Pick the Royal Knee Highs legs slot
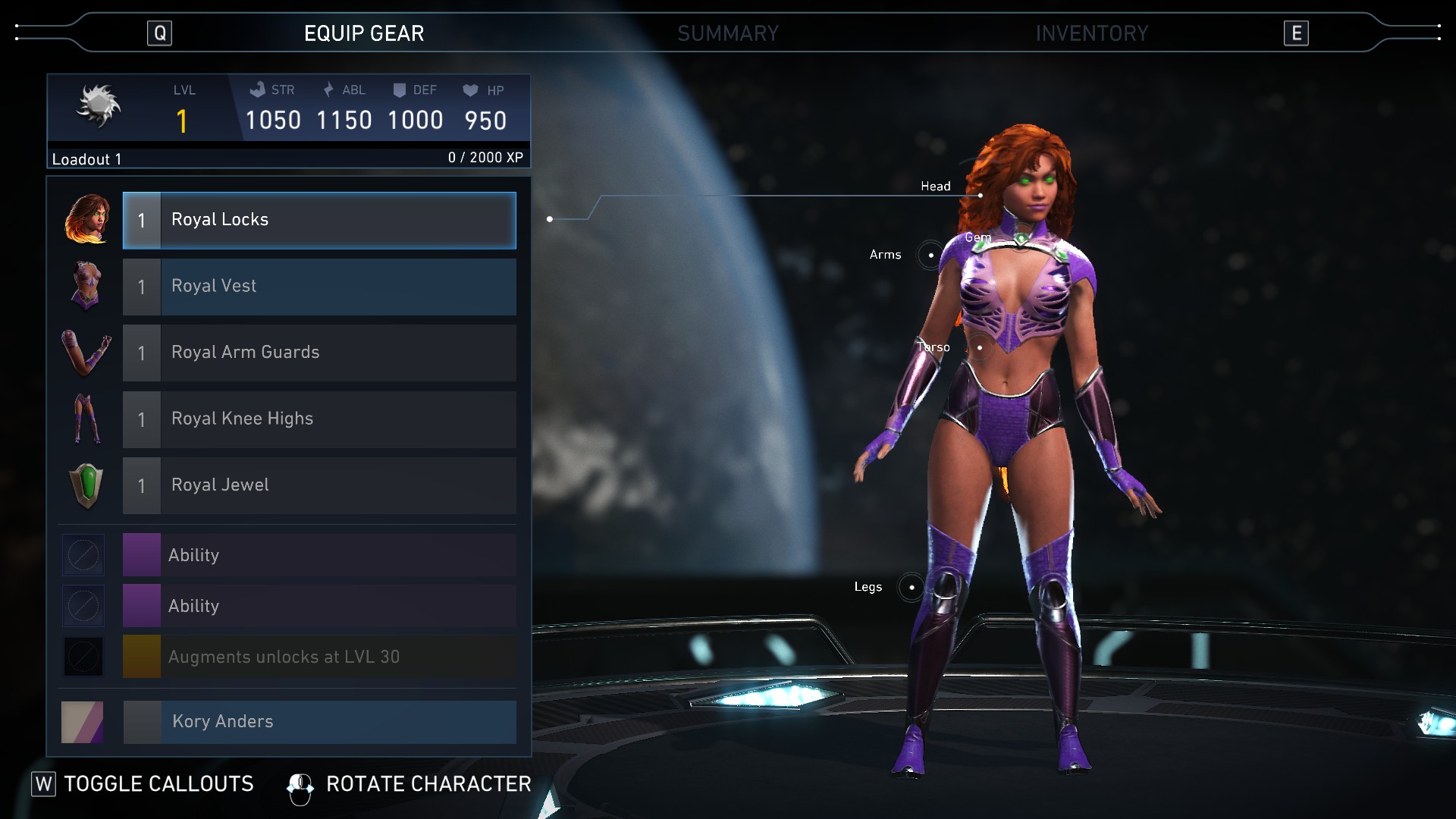Image resolution: width=1456 pixels, height=819 pixels. (x=319, y=419)
